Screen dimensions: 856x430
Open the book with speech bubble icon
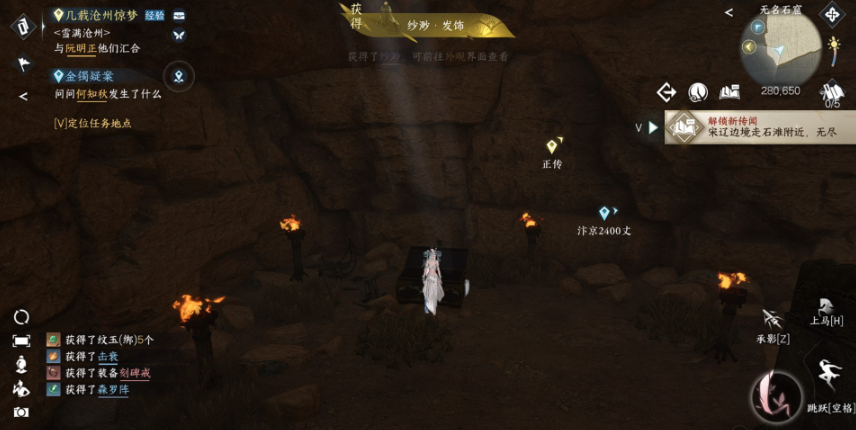[x=729, y=92]
